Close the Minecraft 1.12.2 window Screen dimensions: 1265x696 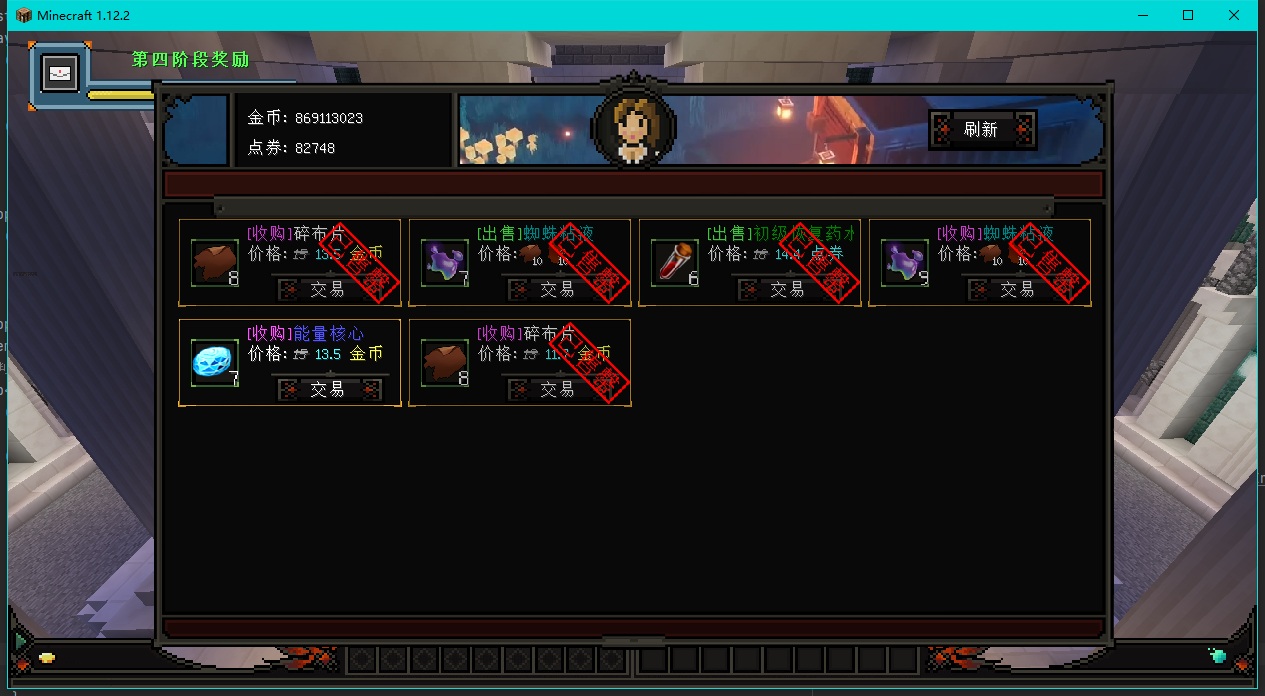1235,15
